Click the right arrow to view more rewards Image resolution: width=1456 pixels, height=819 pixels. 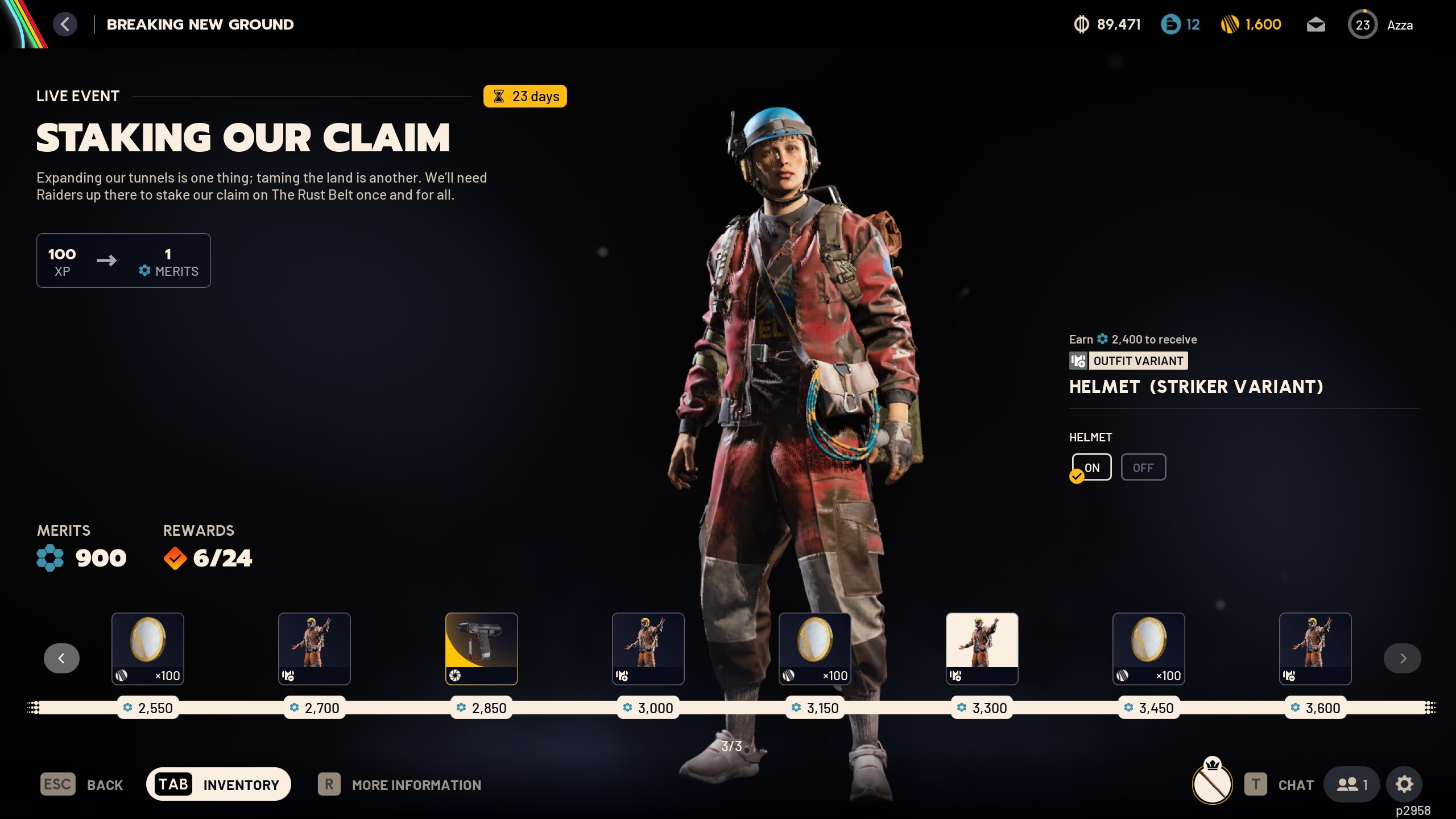coord(1403,658)
